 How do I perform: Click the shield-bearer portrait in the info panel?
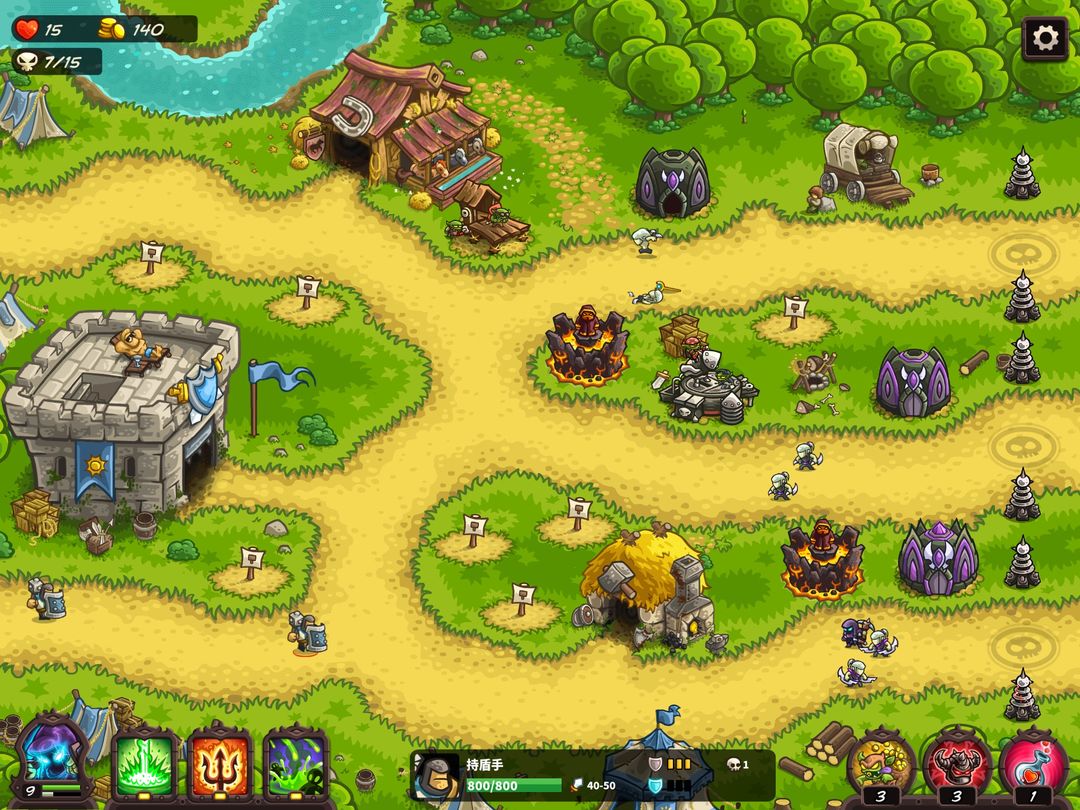tap(436, 776)
